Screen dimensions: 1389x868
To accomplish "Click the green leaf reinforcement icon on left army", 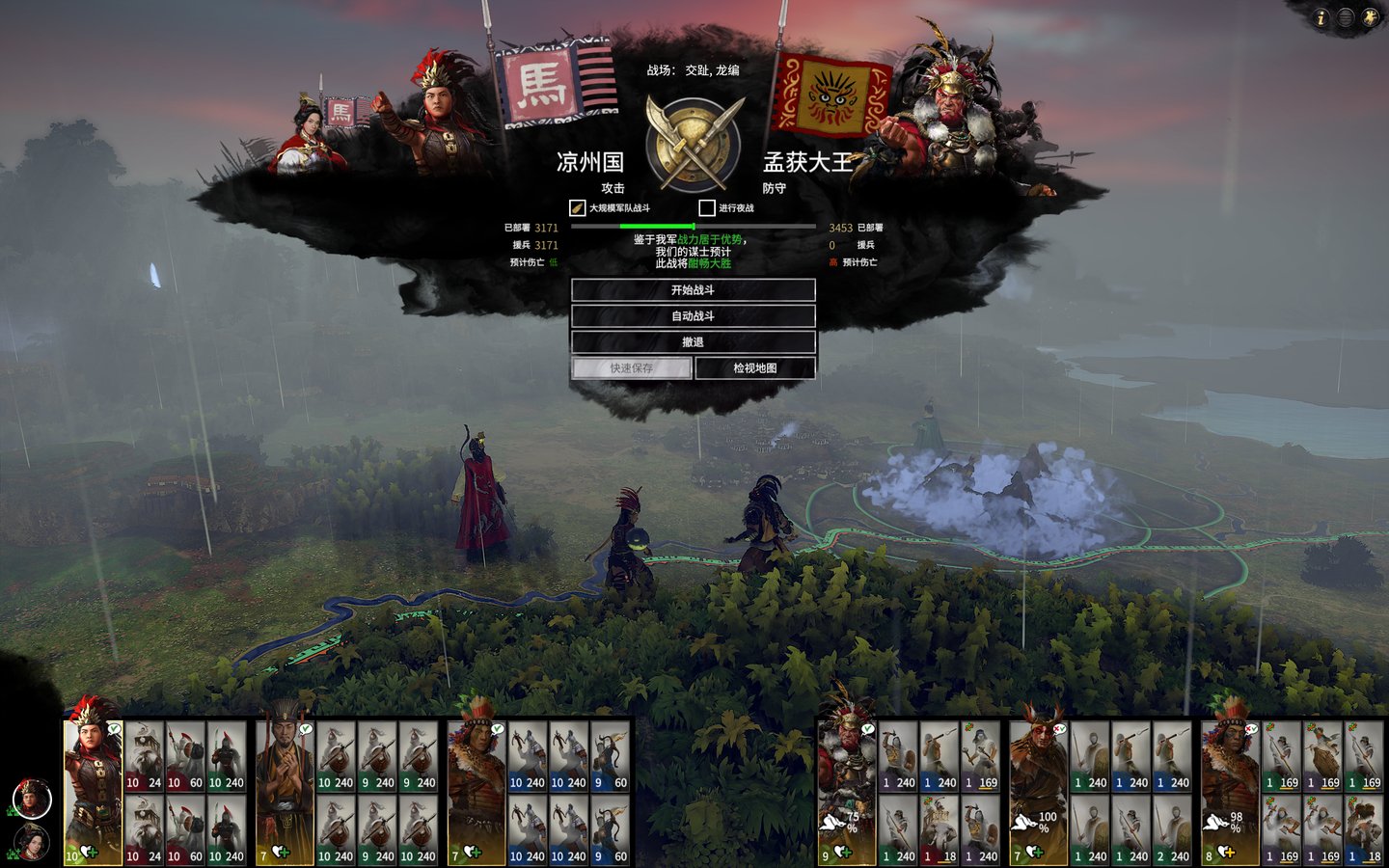I will click(x=13, y=810).
